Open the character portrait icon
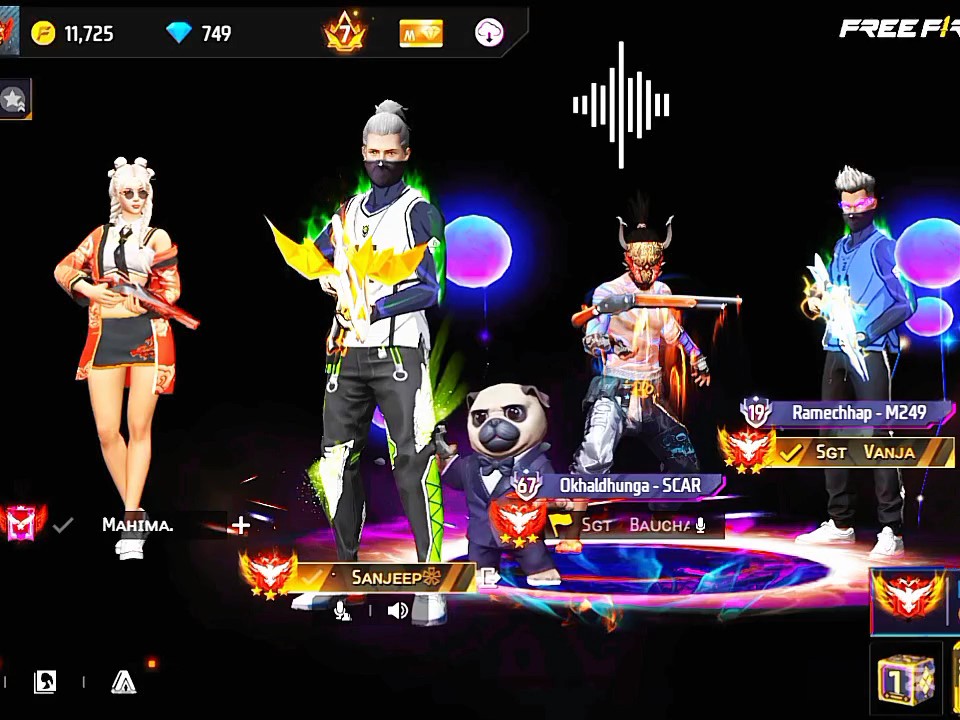This screenshot has height=720, width=960. pyautogui.click(x=45, y=682)
